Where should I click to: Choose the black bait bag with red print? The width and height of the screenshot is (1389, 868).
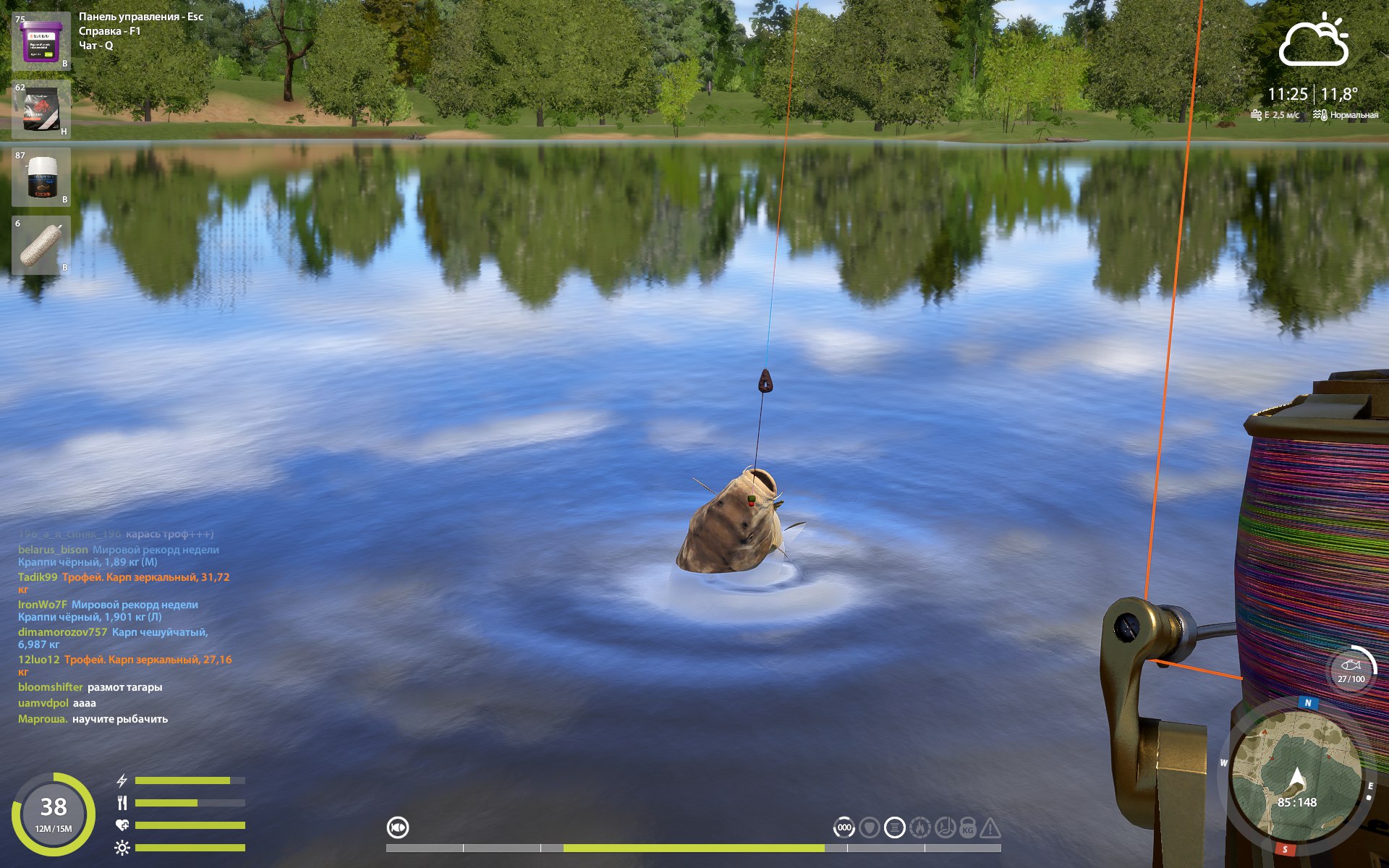41,109
